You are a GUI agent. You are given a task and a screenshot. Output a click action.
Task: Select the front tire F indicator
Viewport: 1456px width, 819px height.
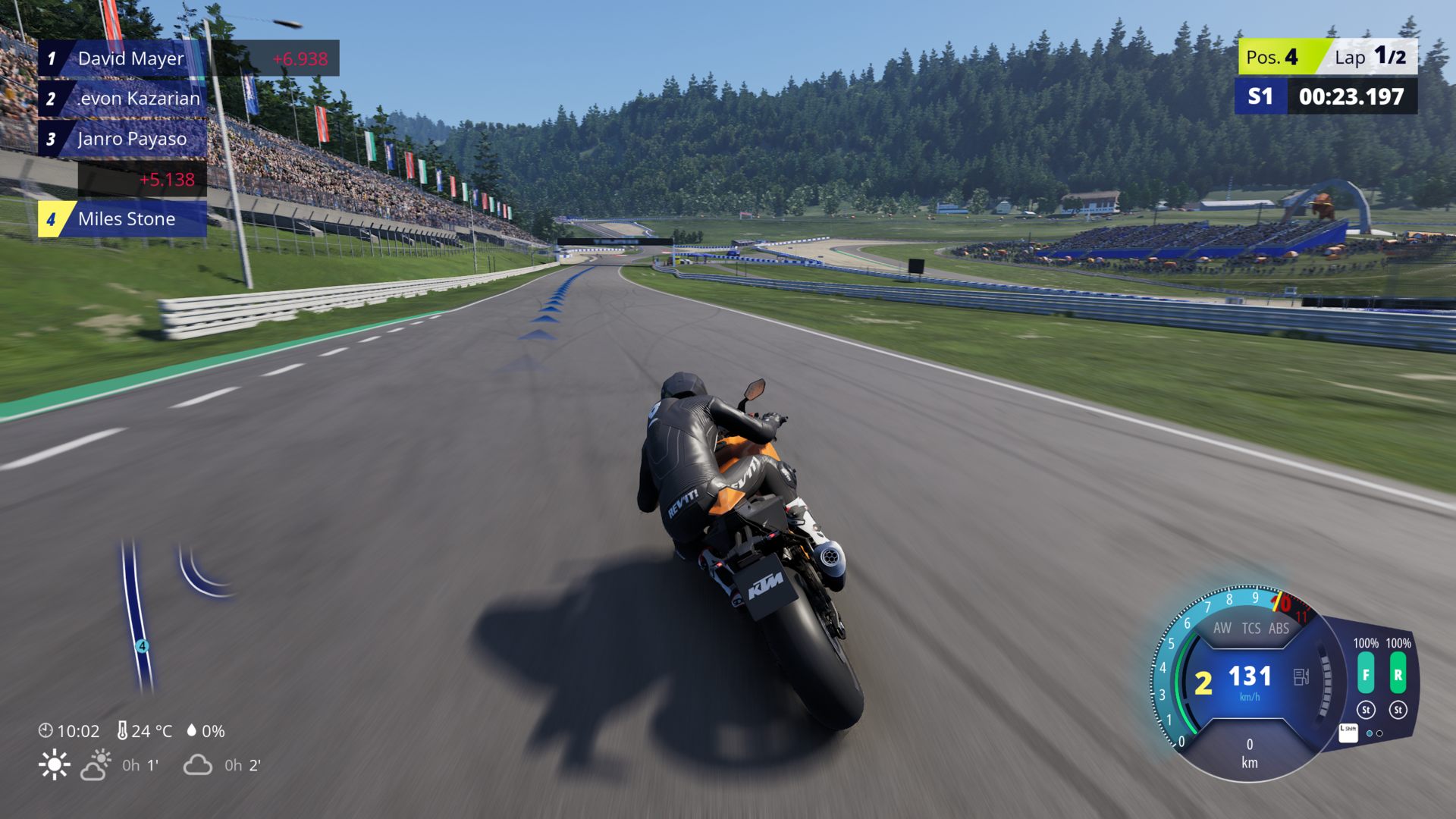coord(1366,674)
